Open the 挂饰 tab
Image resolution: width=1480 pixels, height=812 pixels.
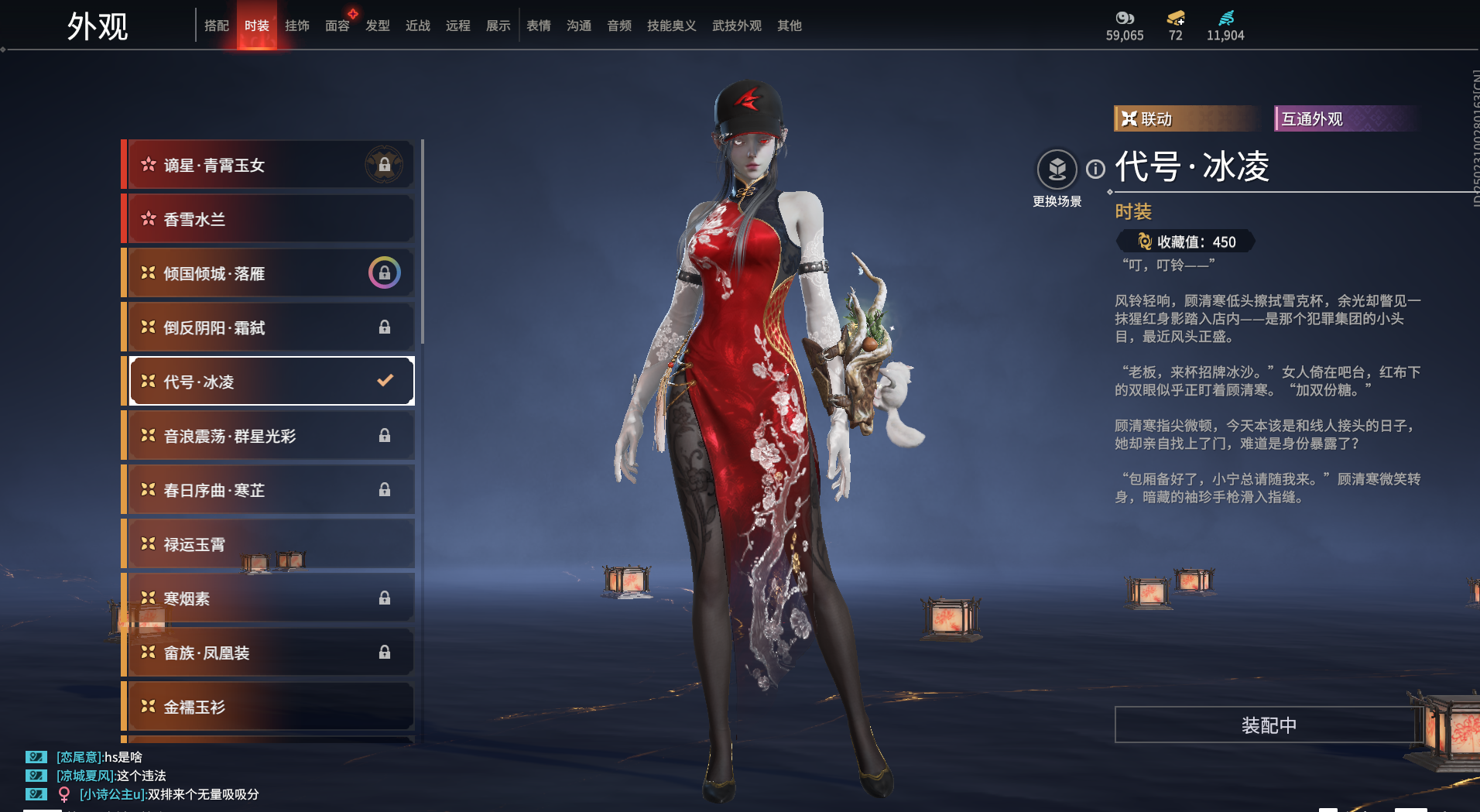pyautogui.click(x=296, y=26)
